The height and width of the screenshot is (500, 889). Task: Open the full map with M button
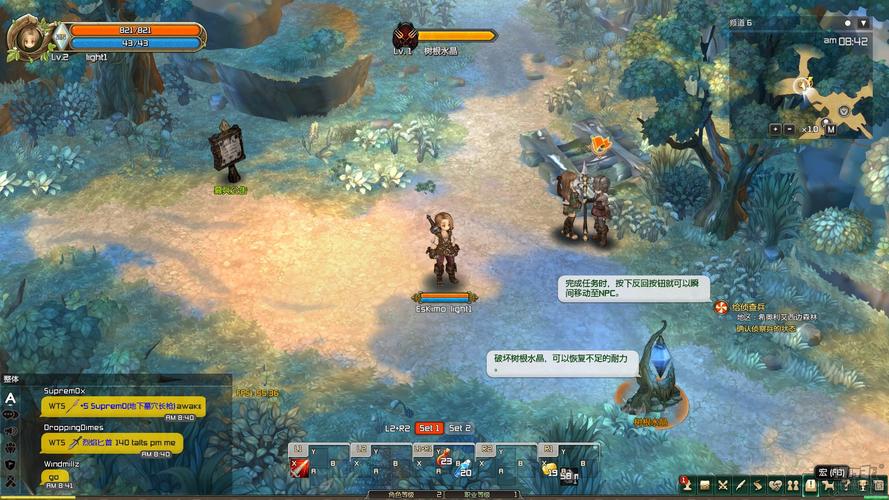pyautogui.click(x=830, y=129)
